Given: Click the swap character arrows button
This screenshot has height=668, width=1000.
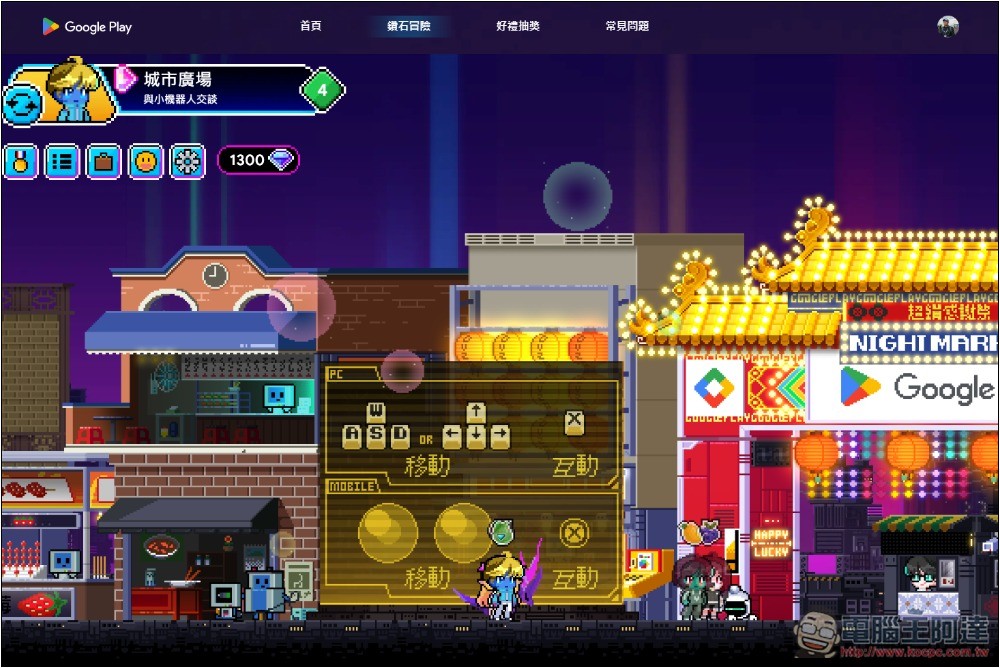Looking at the screenshot, I should [x=23, y=103].
